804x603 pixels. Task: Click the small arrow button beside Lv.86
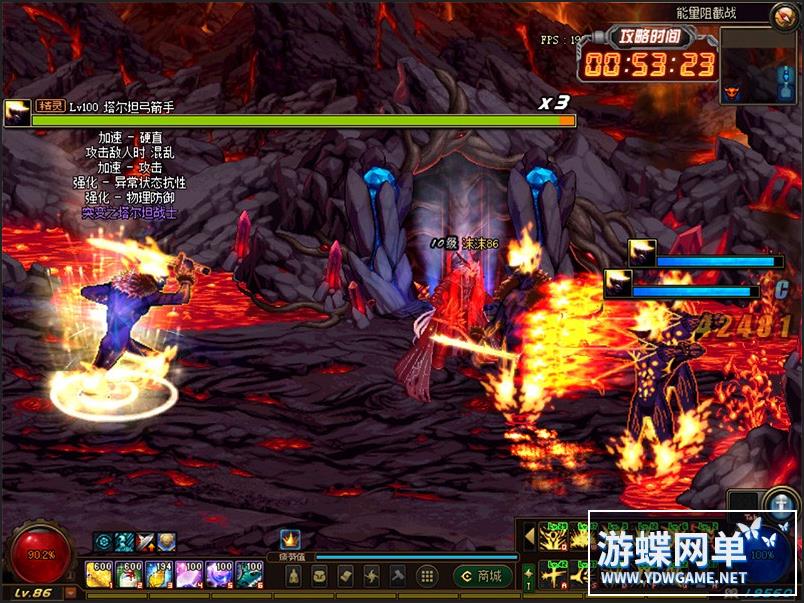pyautogui.click(x=71, y=593)
